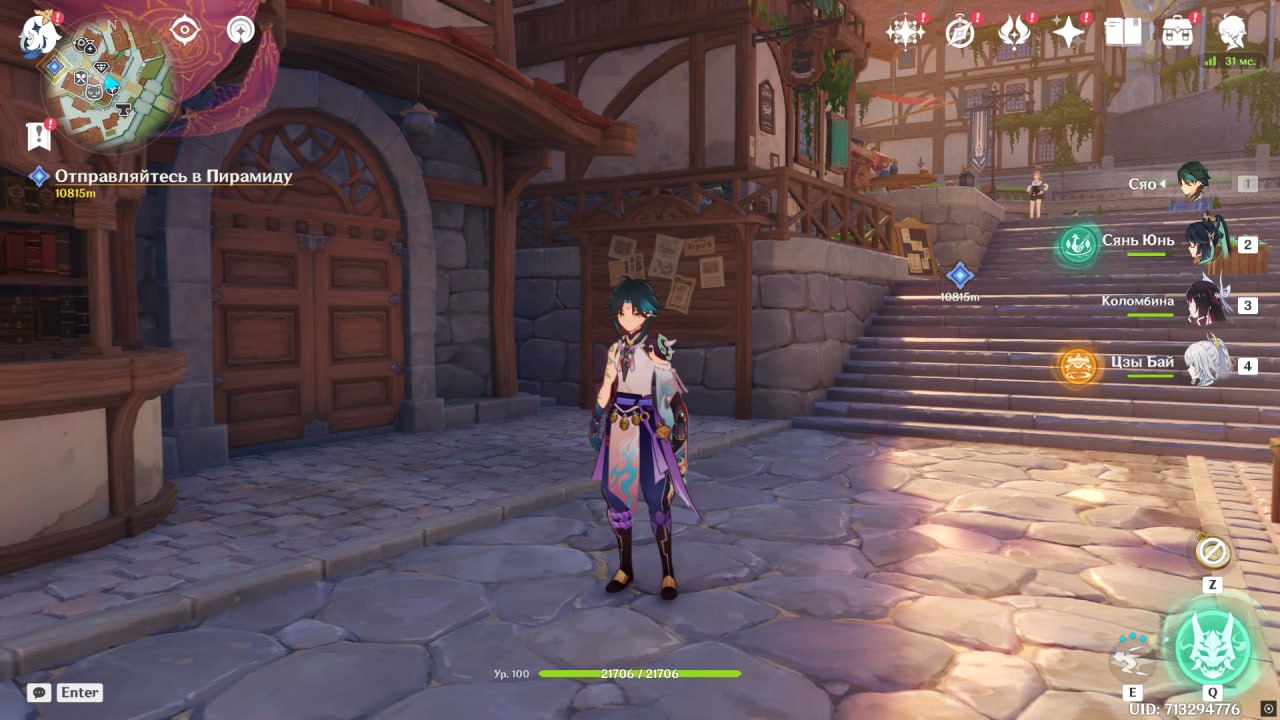Open the character head silhouette icon
The width and height of the screenshot is (1280, 720).
(1231, 32)
